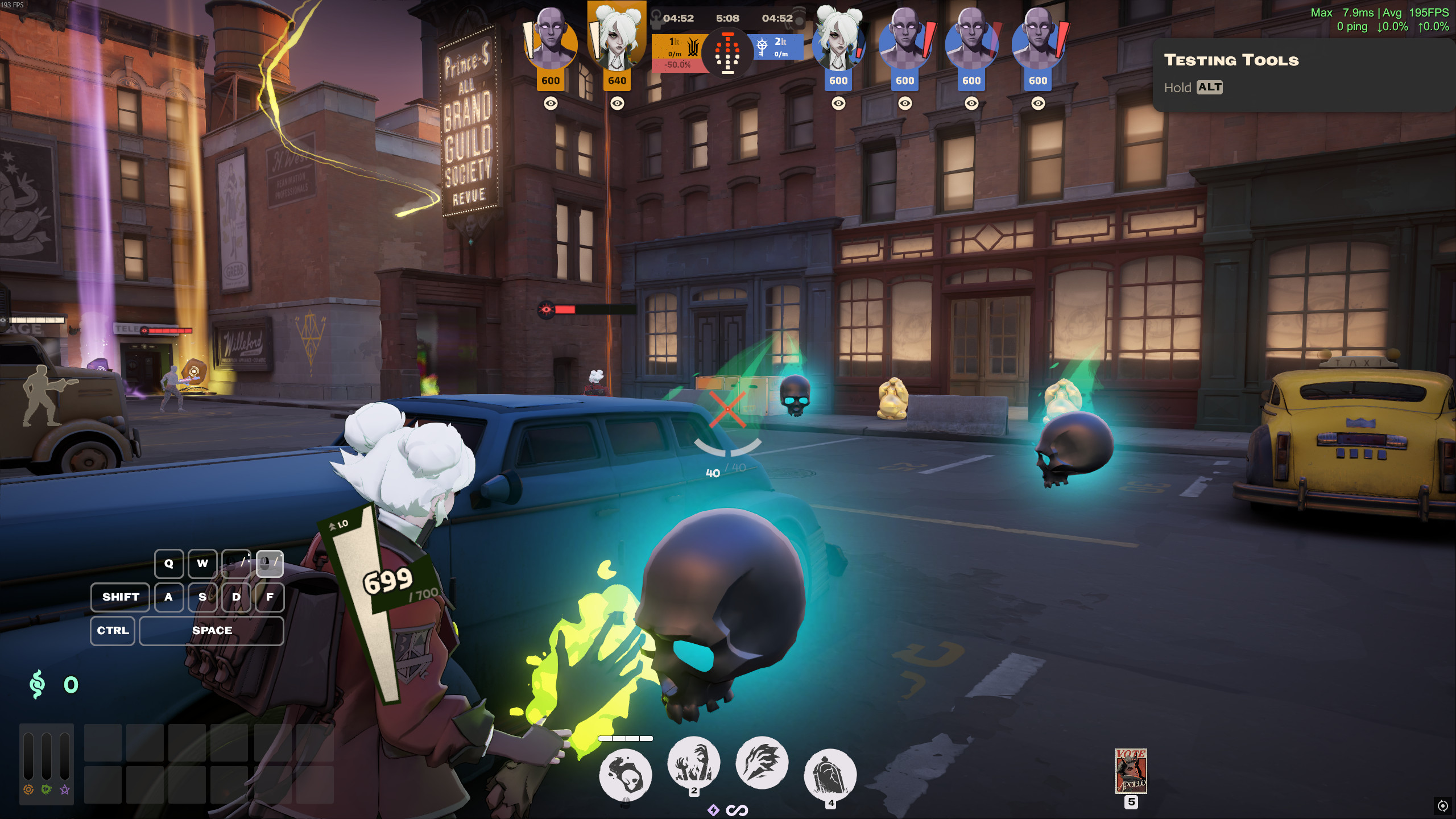This screenshot has height=819, width=1456.
Task: Open the Testing Tools panel
Action: click(1231, 60)
